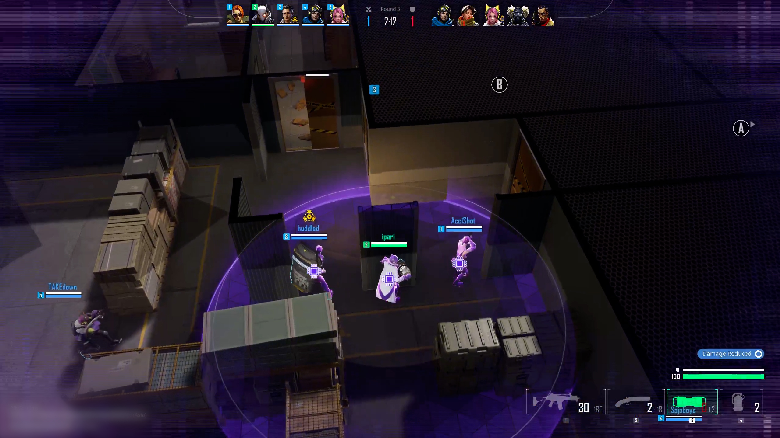
Task: Click the red-haired teammate portrait on the left team
Action: pyautogui.click(x=238, y=15)
